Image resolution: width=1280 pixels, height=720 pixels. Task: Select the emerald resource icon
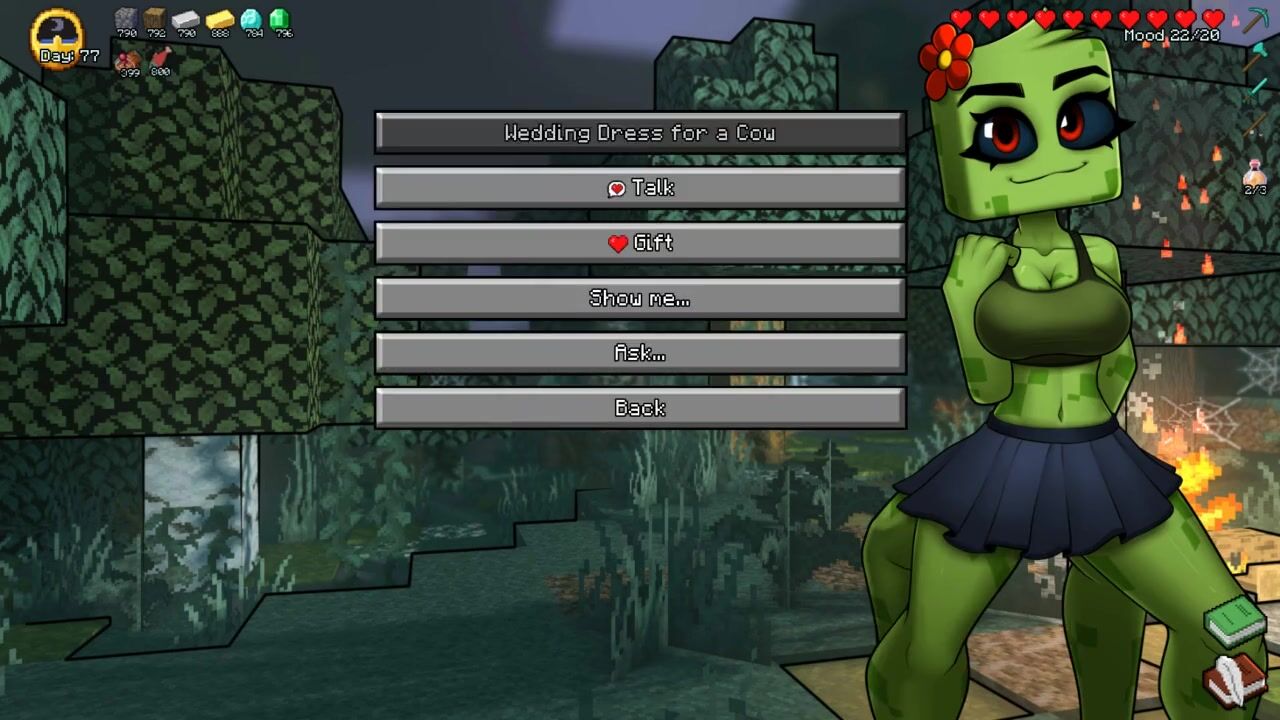point(280,19)
